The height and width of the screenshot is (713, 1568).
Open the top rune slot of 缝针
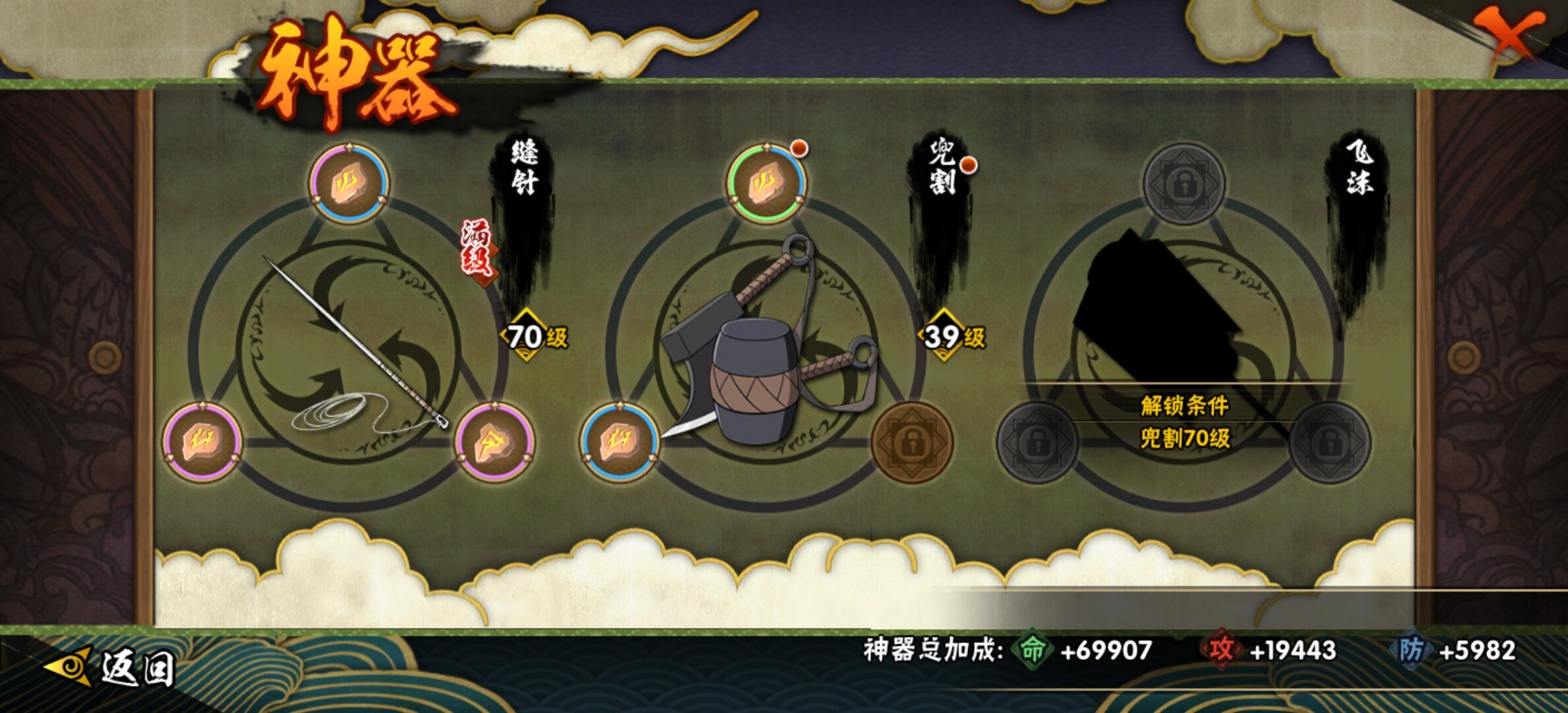coord(349,183)
